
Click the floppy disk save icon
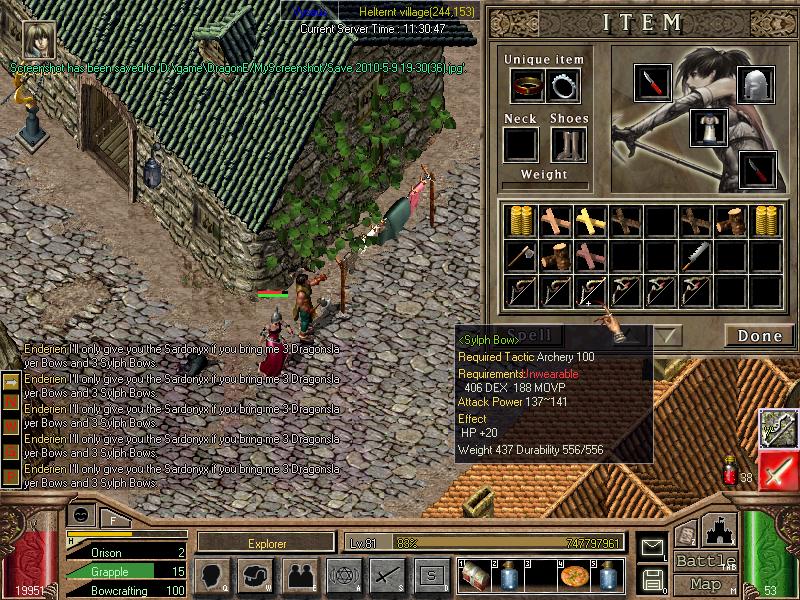pos(652,578)
